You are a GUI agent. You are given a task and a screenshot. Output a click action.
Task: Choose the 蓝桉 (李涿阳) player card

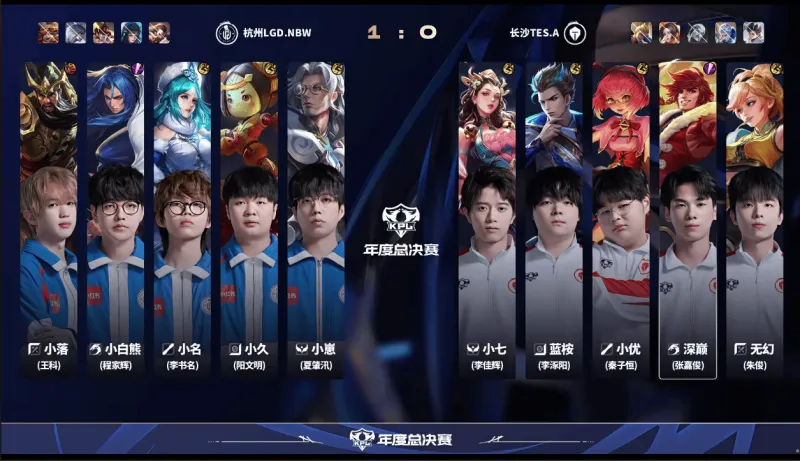[554, 220]
